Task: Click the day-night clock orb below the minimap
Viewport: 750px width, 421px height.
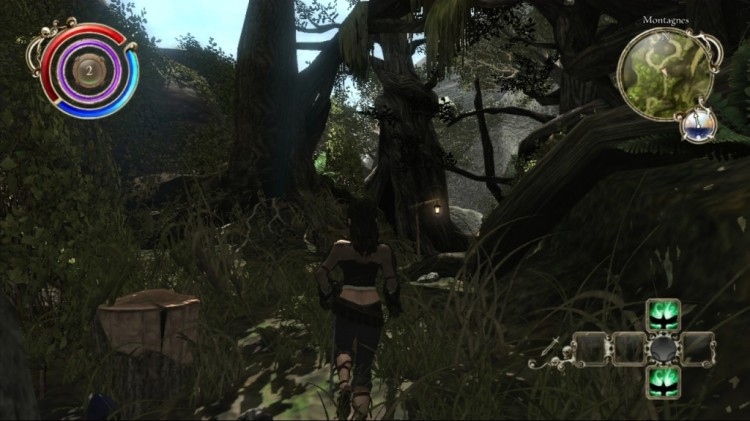Action: (699, 124)
